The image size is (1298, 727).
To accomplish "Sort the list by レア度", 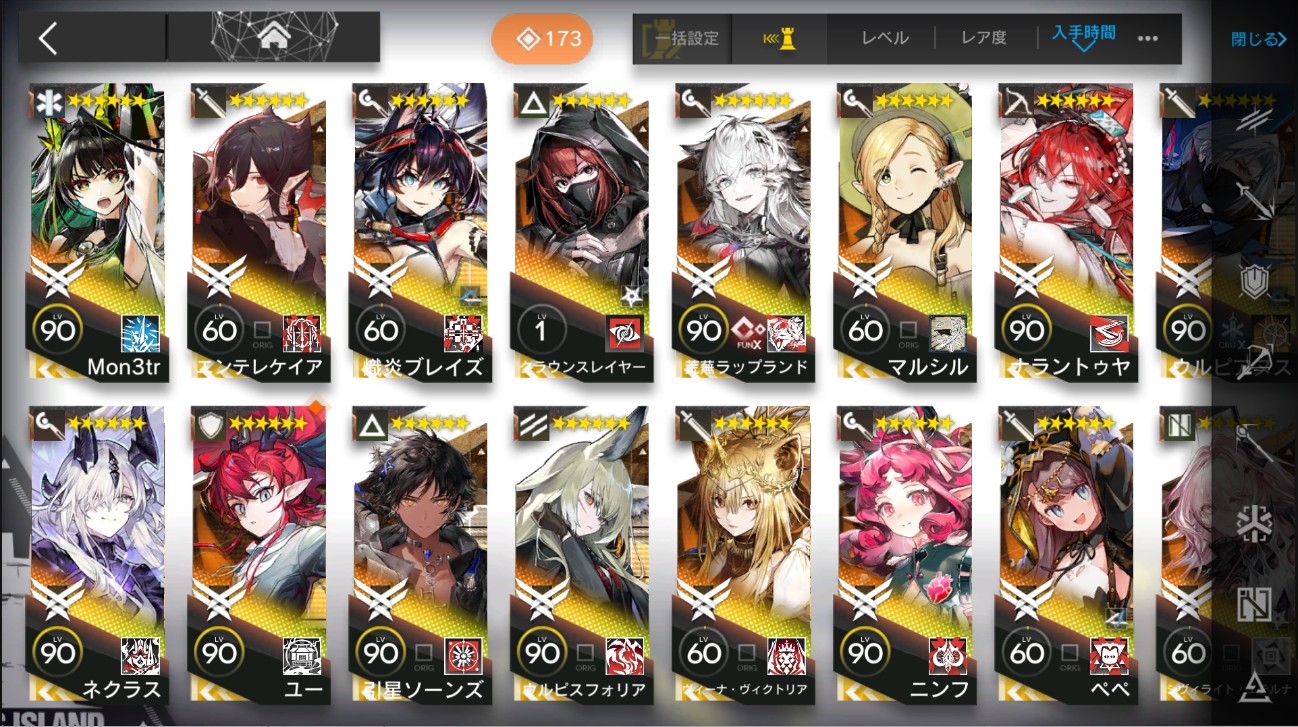I will coord(983,38).
